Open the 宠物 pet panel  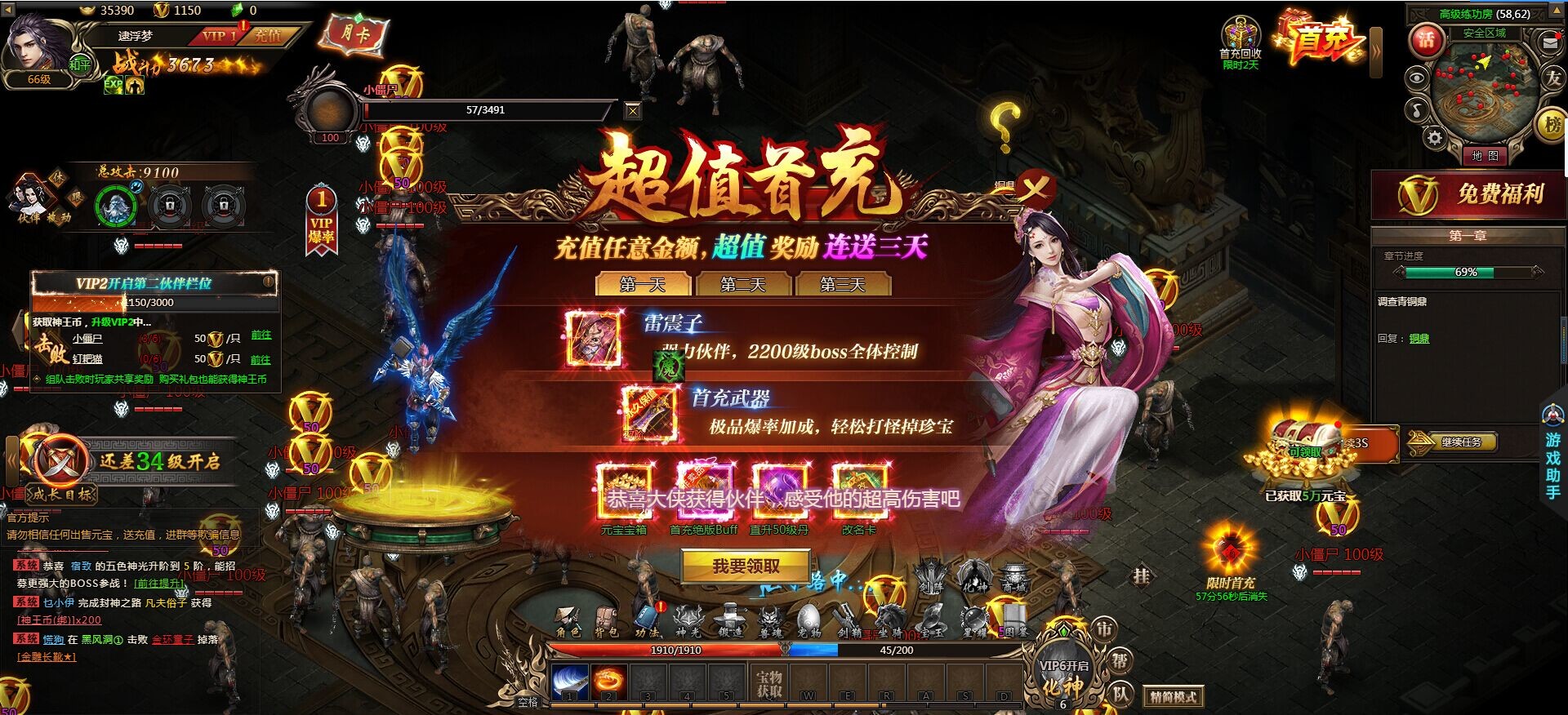click(808, 614)
